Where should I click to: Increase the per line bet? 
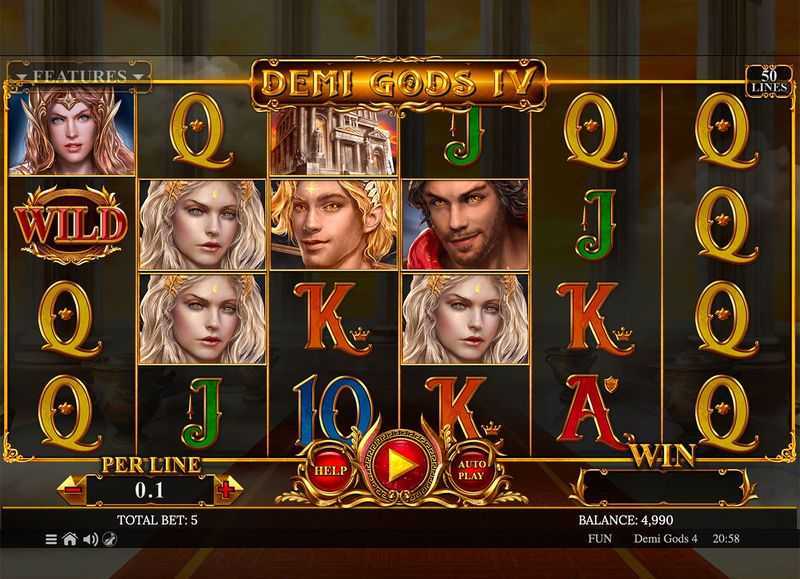point(226,490)
